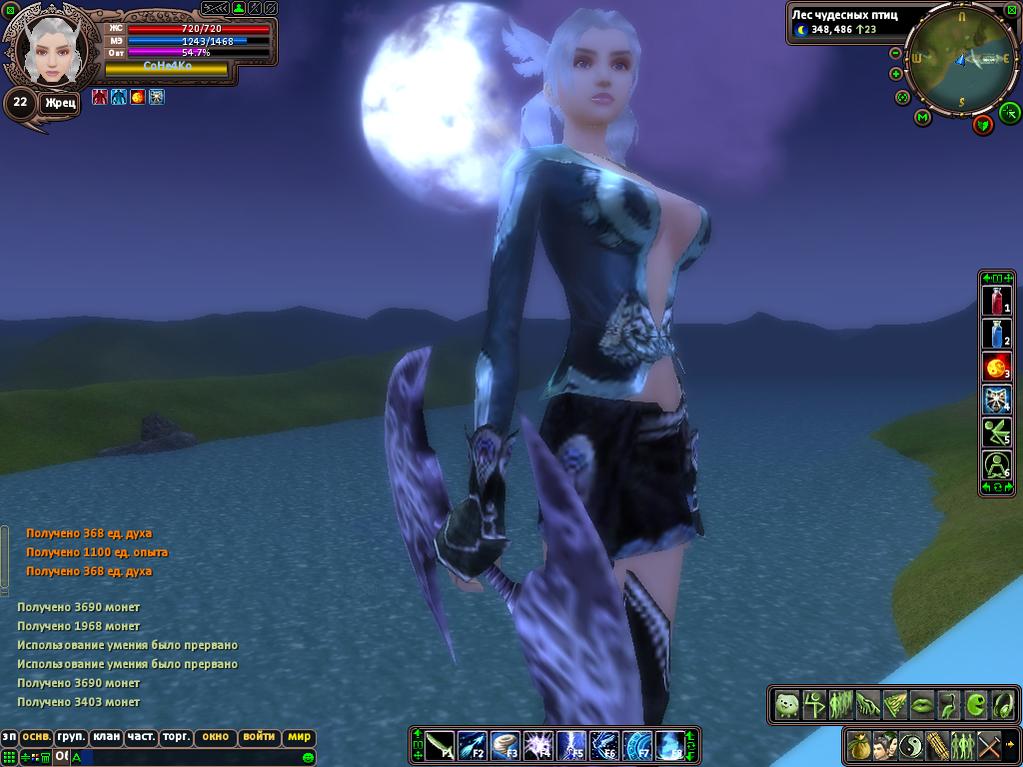Zoom in the minimap with the plus button
Image resolution: width=1023 pixels, height=767 pixels.
(896, 74)
